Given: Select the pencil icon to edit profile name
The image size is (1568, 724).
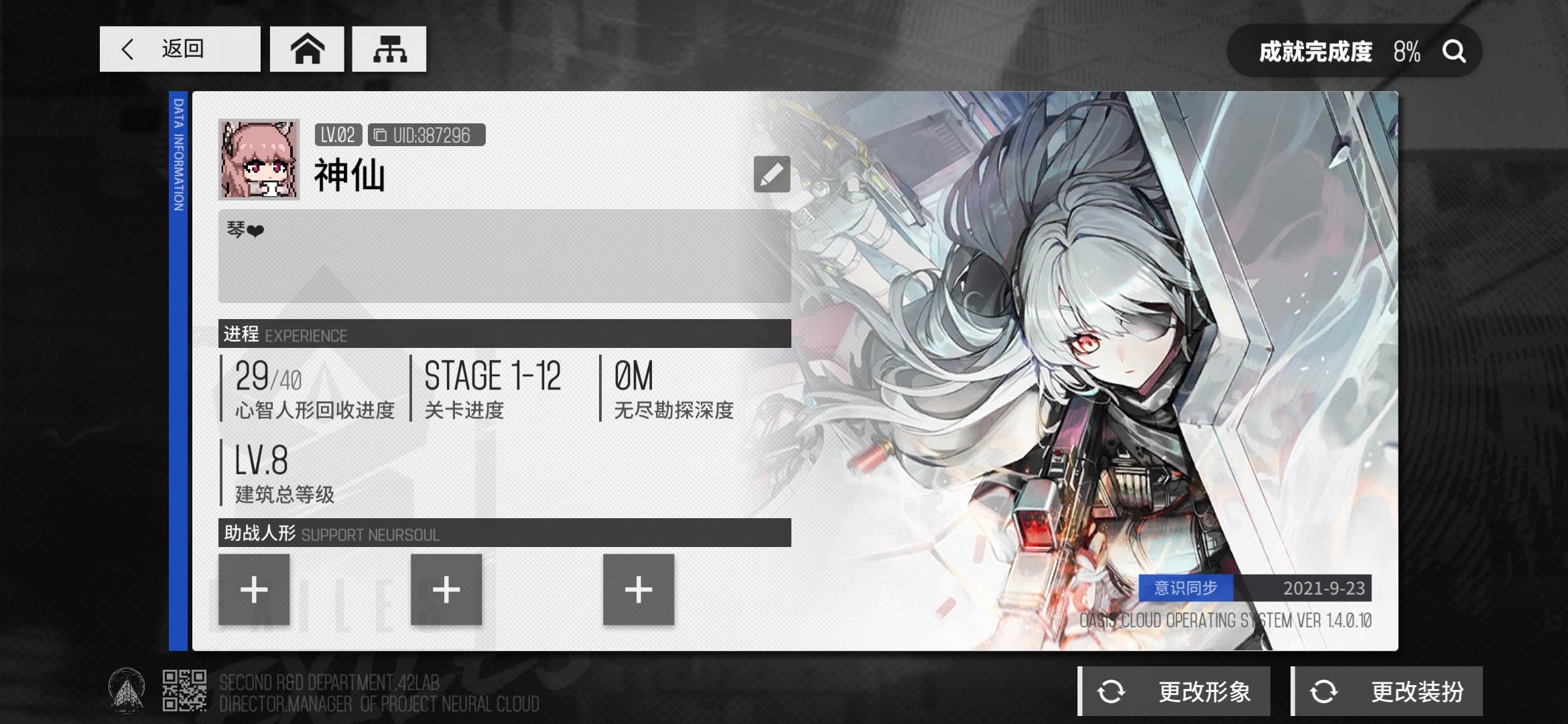Looking at the screenshot, I should [771, 174].
